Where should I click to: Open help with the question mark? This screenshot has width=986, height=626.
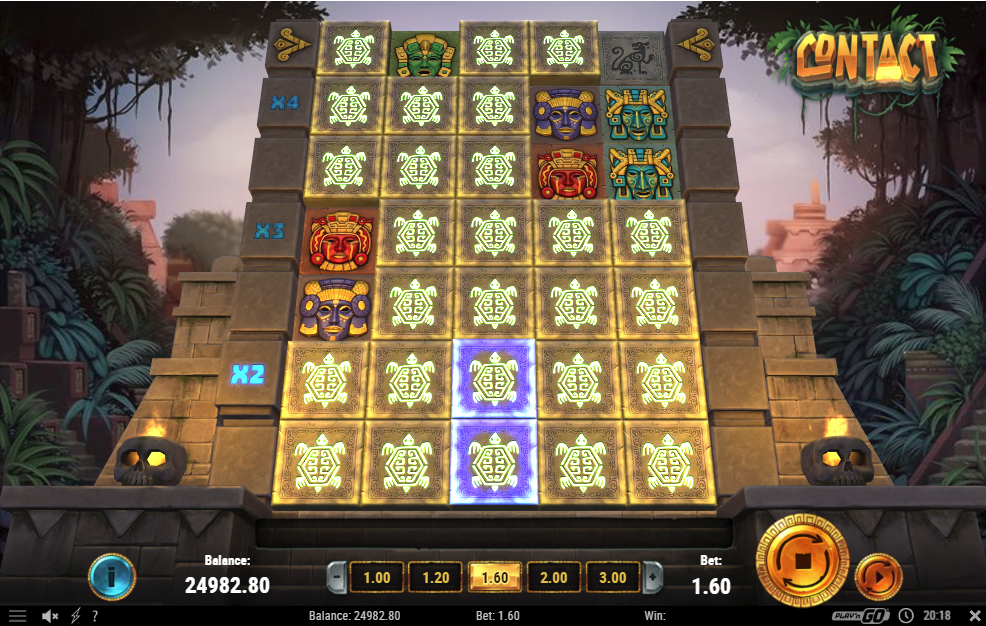[95, 616]
